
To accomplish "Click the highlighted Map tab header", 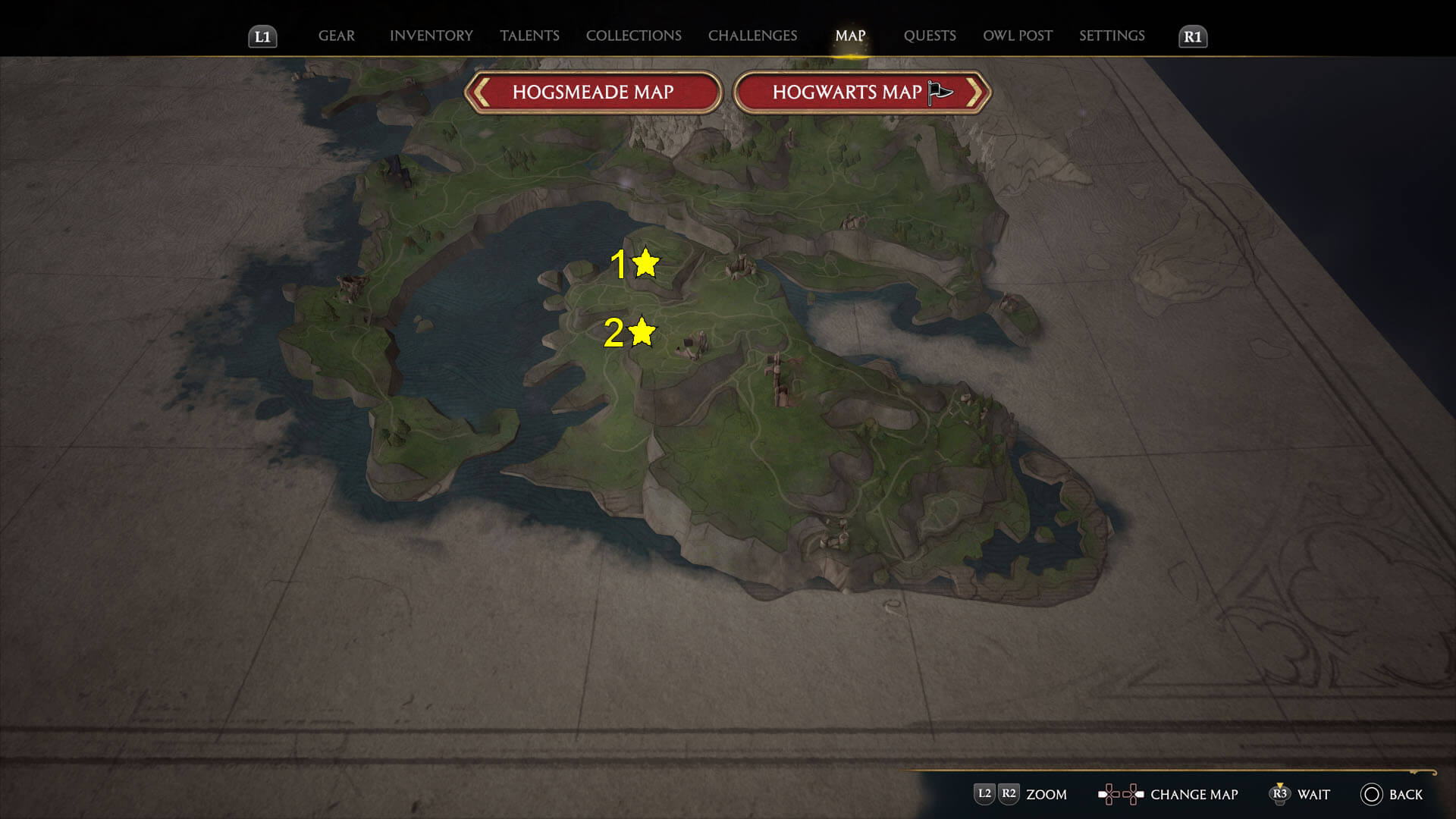I will (850, 36).
